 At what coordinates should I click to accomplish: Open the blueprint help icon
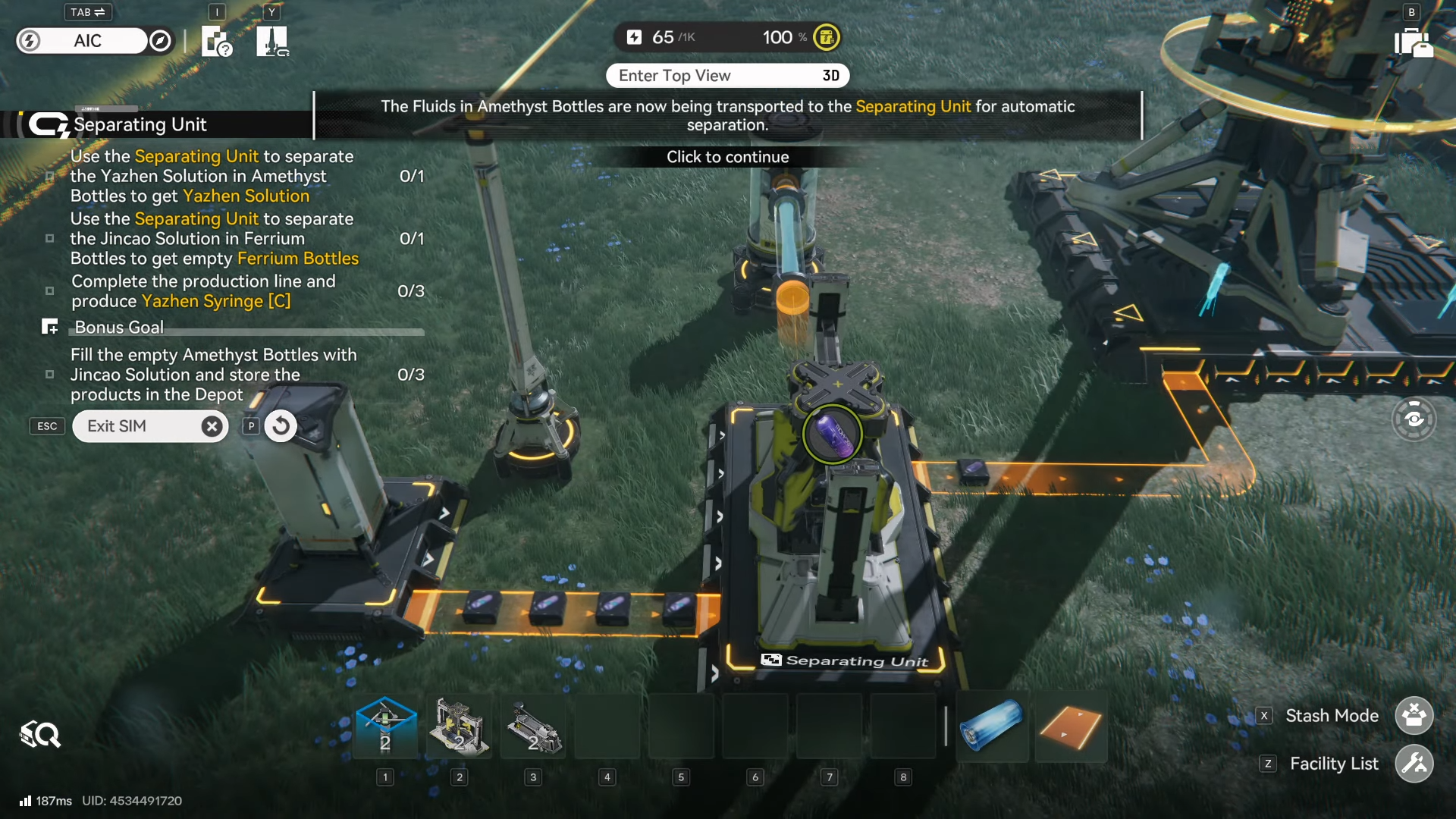click(216, 41)
